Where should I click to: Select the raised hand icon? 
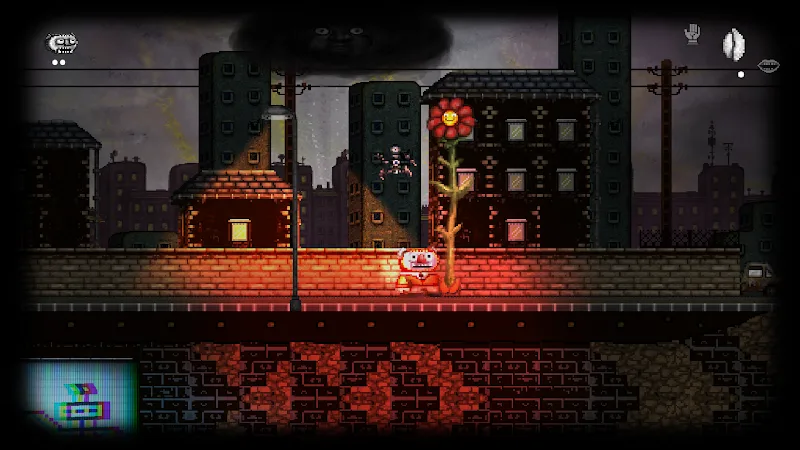(x=691, y=35)
